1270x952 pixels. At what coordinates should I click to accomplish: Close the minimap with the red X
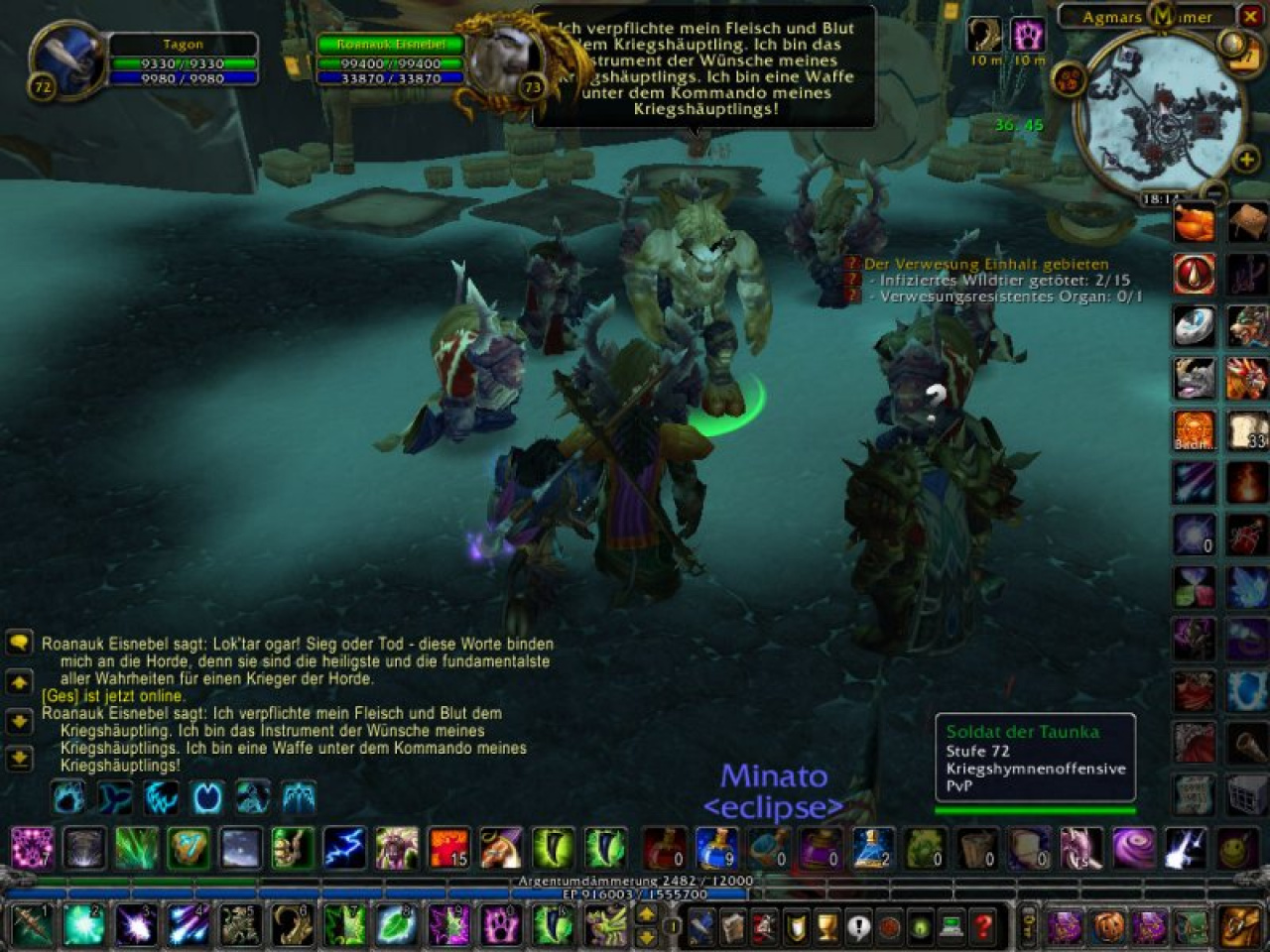click(x=1249, y=16)
